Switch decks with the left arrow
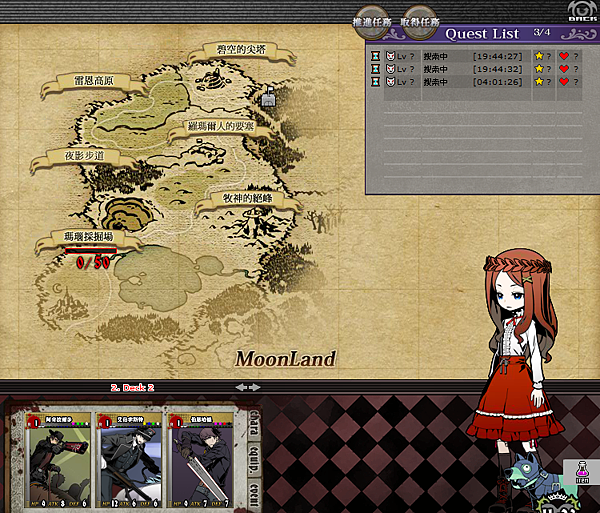The width and height of the screenshot is (600, 513). pyautogui.click(x=239, y=387)
